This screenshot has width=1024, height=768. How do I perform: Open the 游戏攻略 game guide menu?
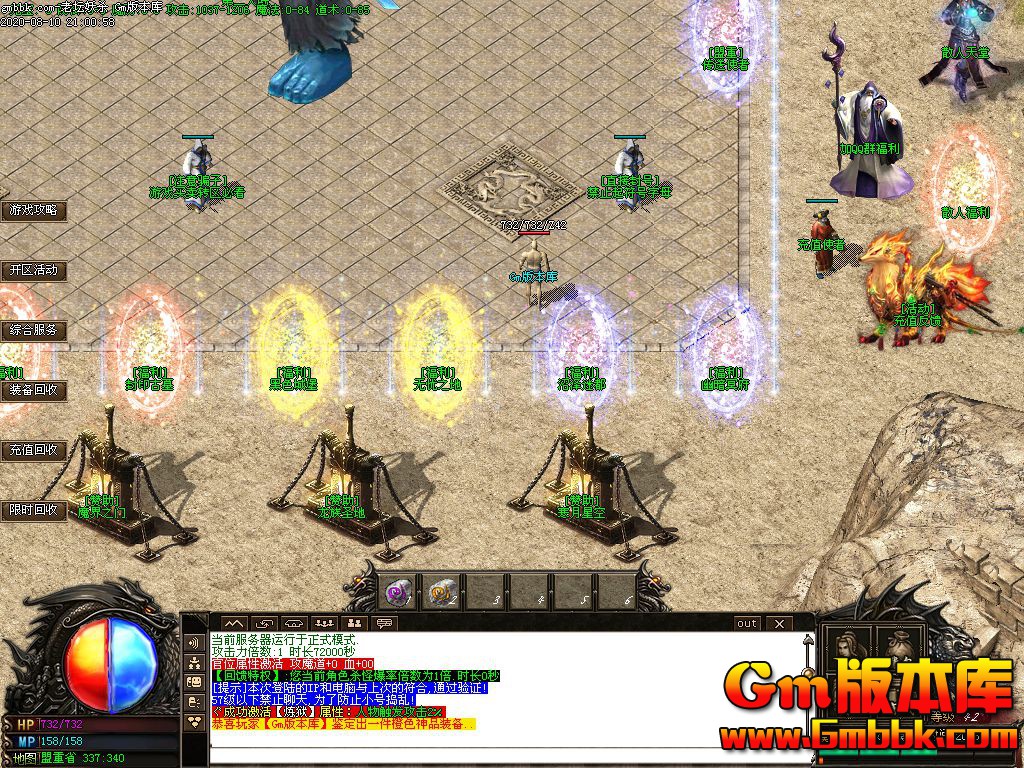[34, 210]
